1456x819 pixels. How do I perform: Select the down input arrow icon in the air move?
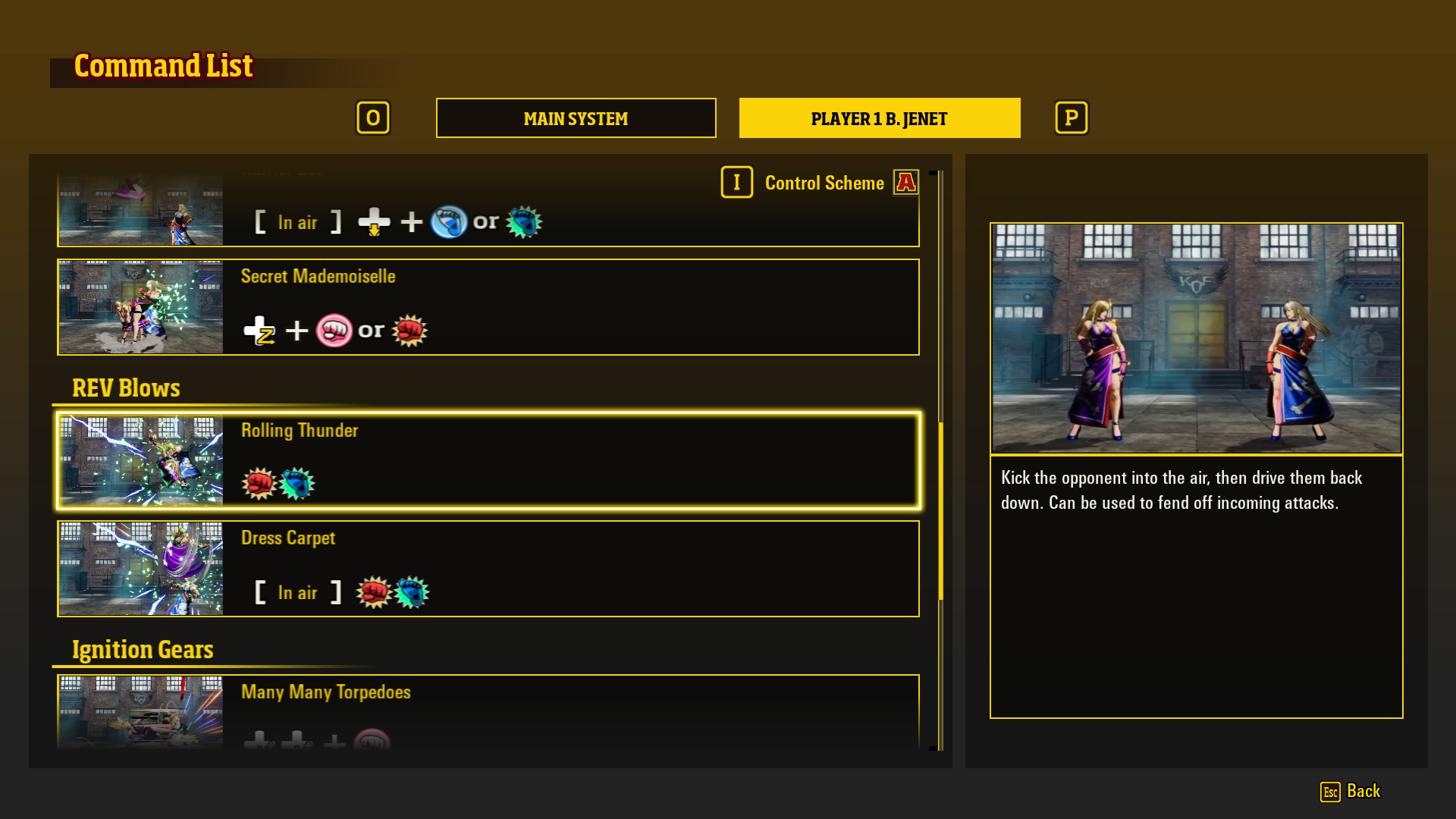(373, 221)
